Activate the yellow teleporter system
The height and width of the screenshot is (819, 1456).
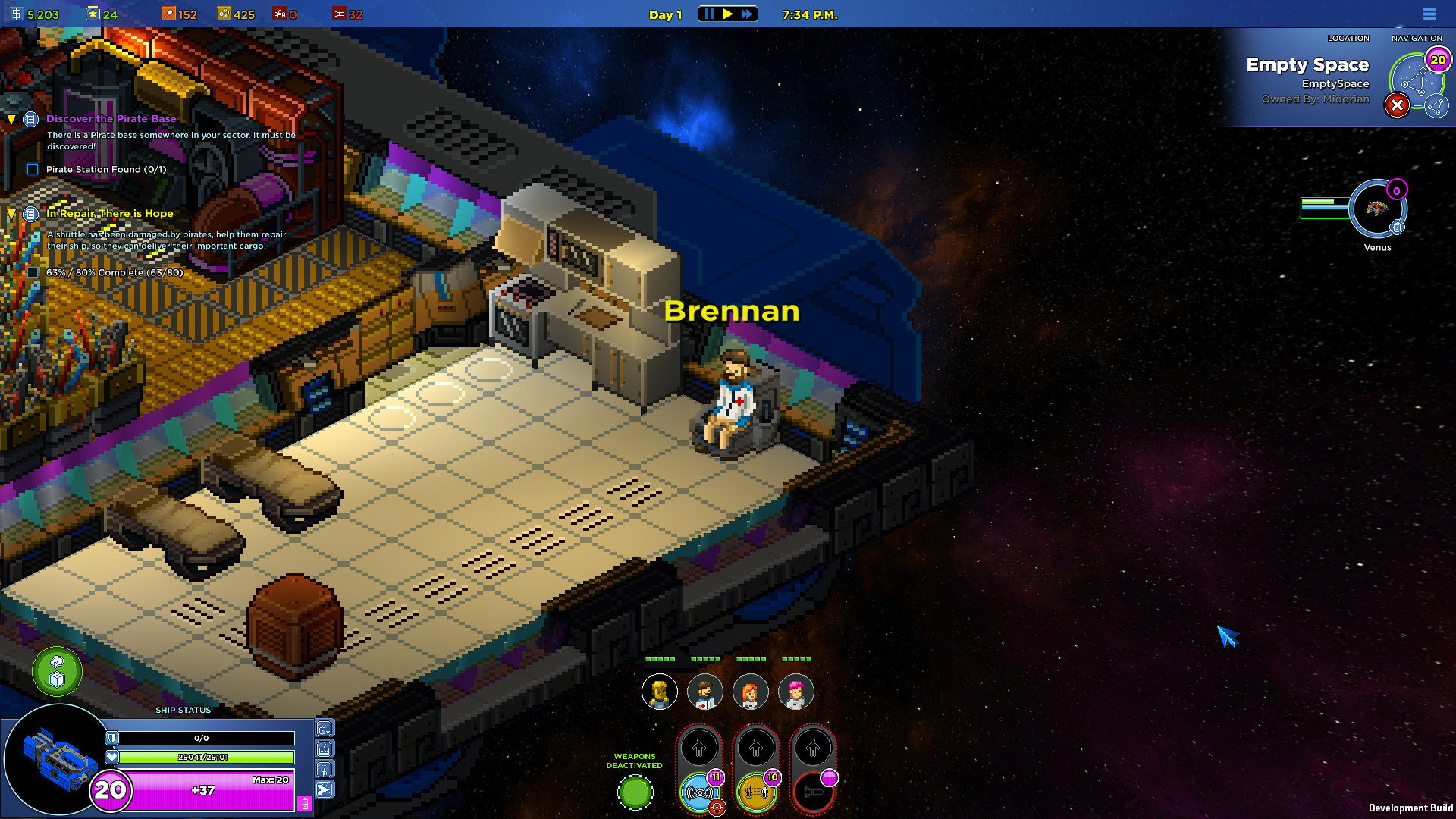[756, 793]
